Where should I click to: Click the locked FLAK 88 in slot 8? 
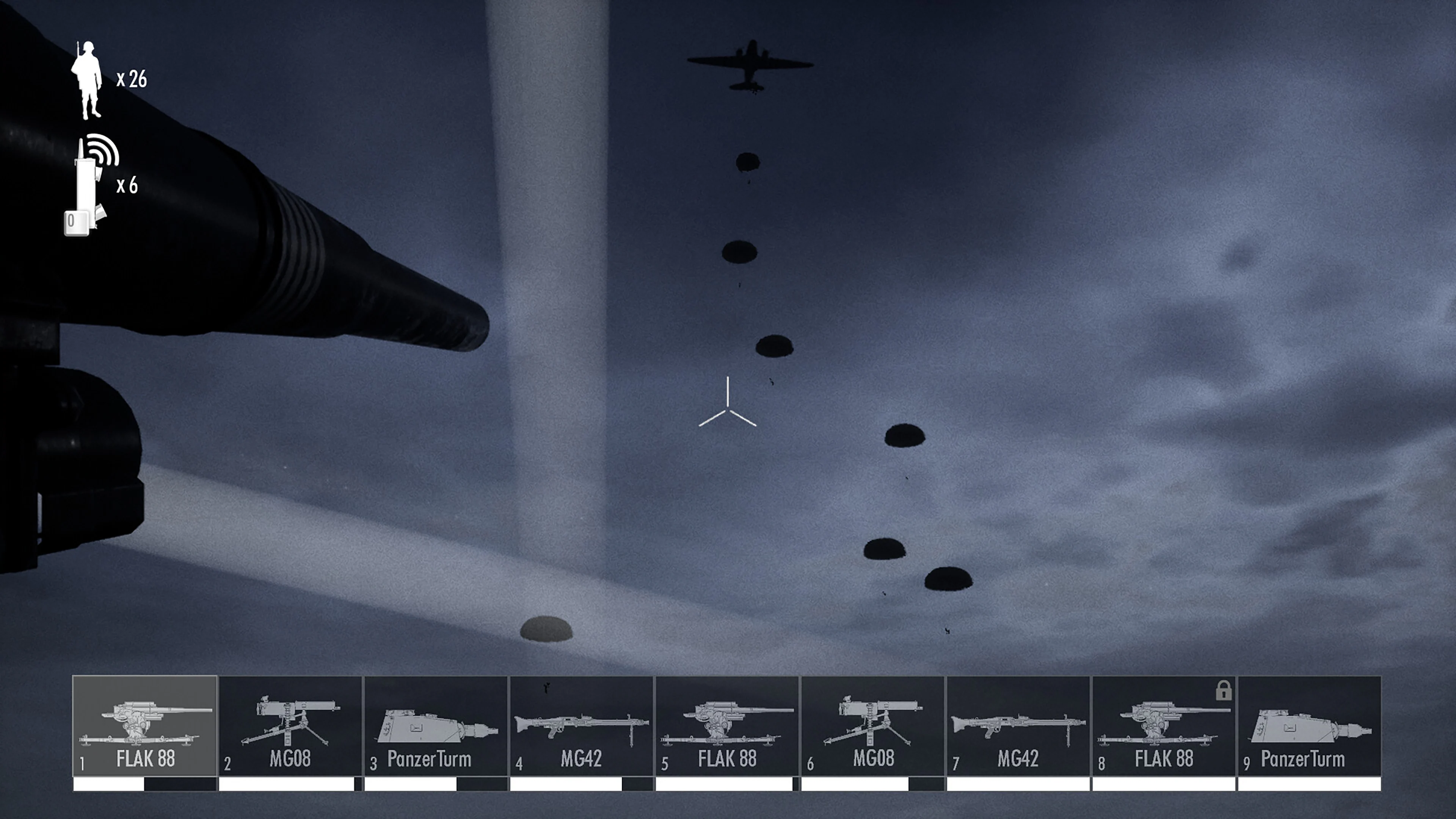tap(1163, 729)
